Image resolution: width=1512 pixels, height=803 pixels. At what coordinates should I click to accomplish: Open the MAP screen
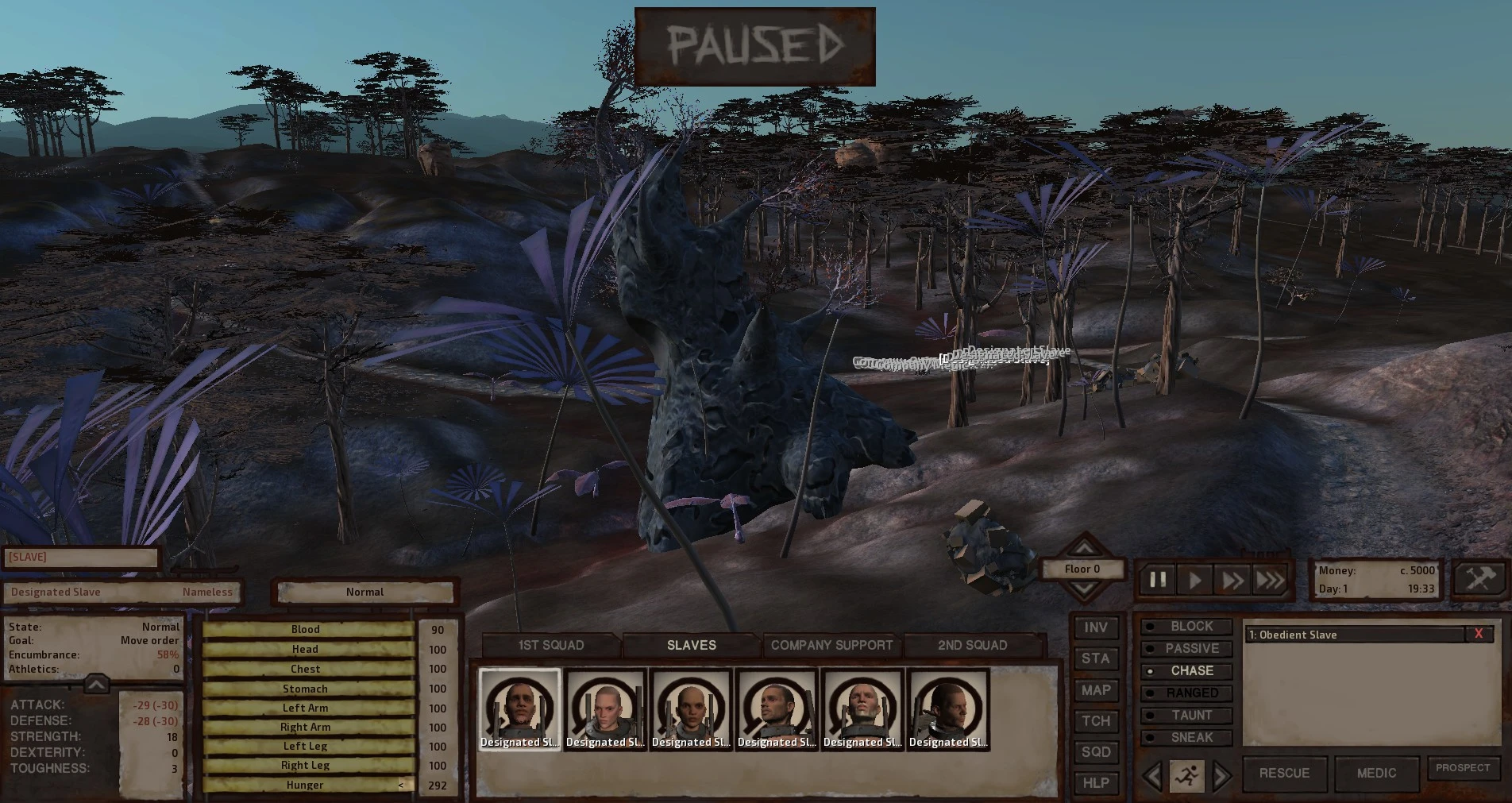point(1096,690)
